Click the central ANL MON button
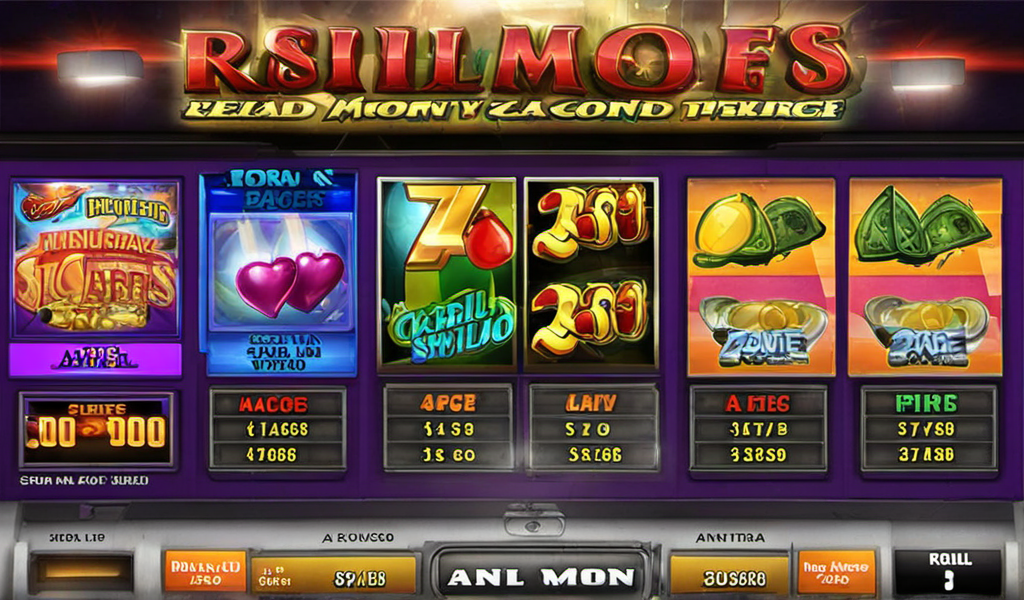 tap(539, 576)
